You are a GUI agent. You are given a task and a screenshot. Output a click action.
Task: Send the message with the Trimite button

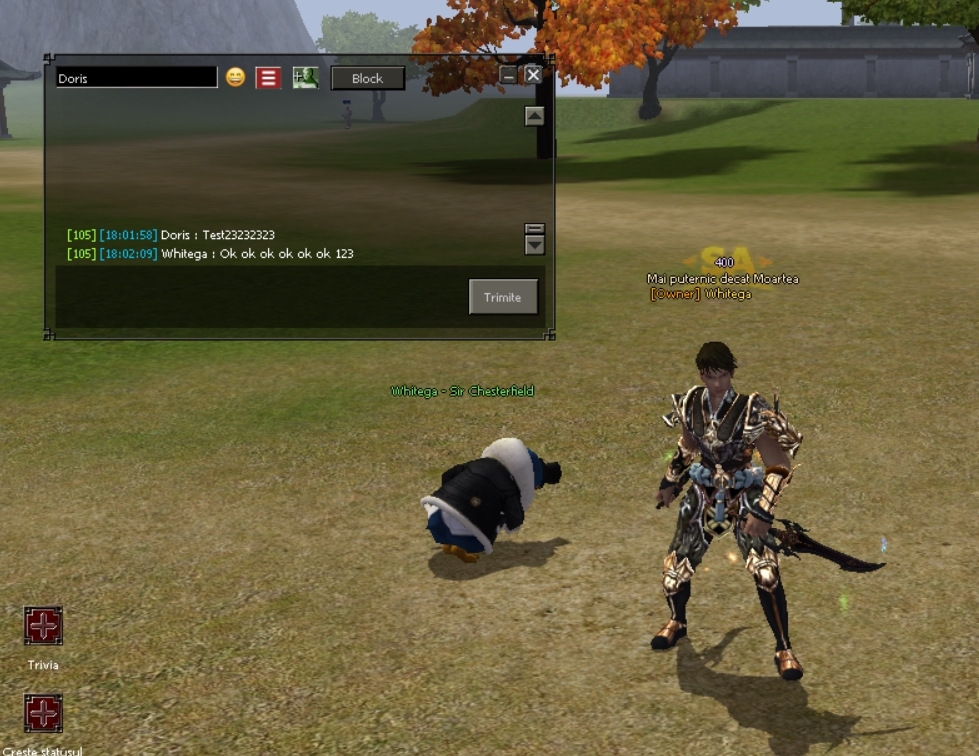click(x=503, y=297)
